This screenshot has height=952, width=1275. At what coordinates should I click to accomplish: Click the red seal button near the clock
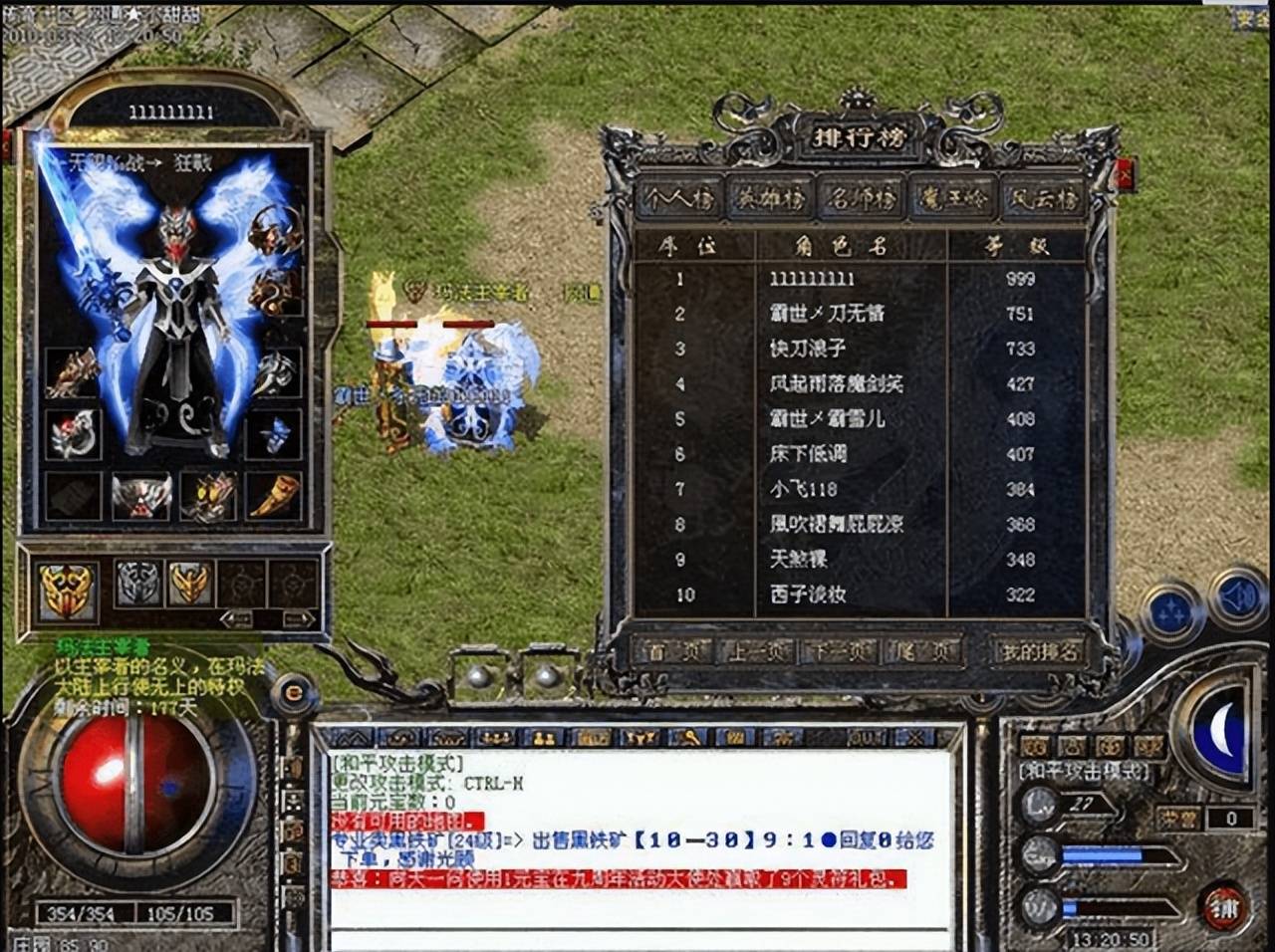point(1222,906)
